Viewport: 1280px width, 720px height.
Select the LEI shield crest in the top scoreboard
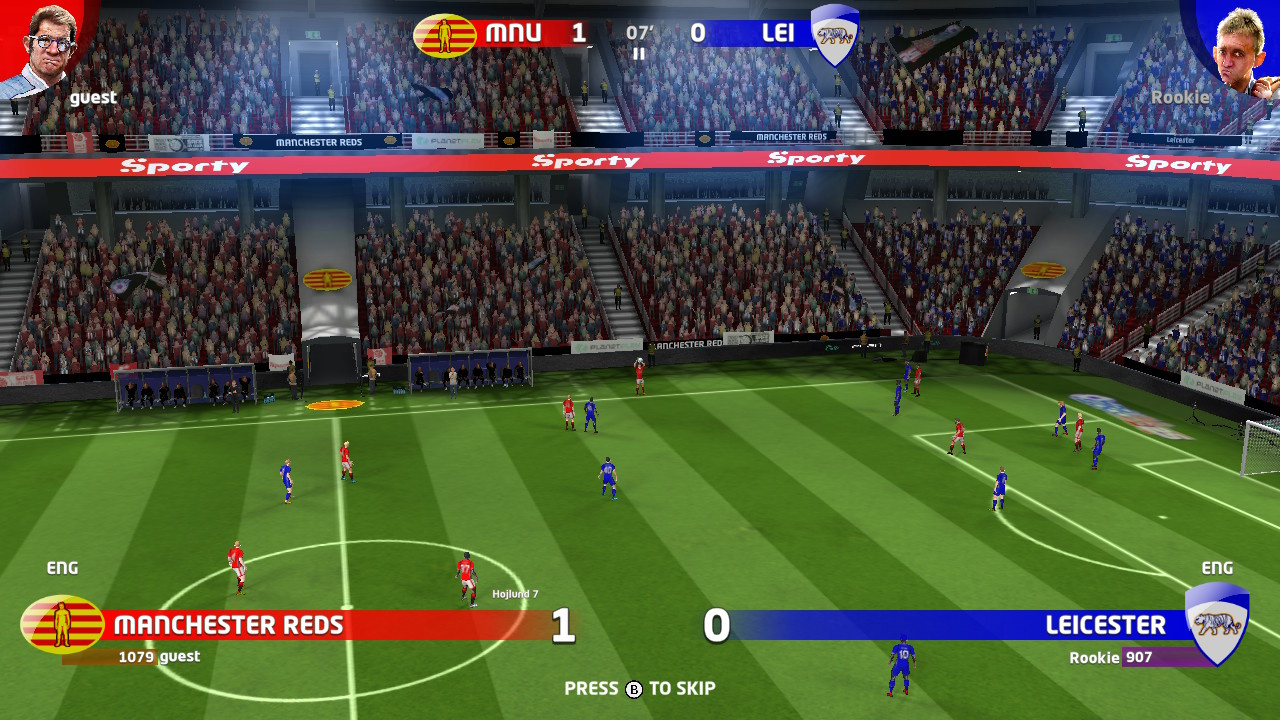[834, 35]
